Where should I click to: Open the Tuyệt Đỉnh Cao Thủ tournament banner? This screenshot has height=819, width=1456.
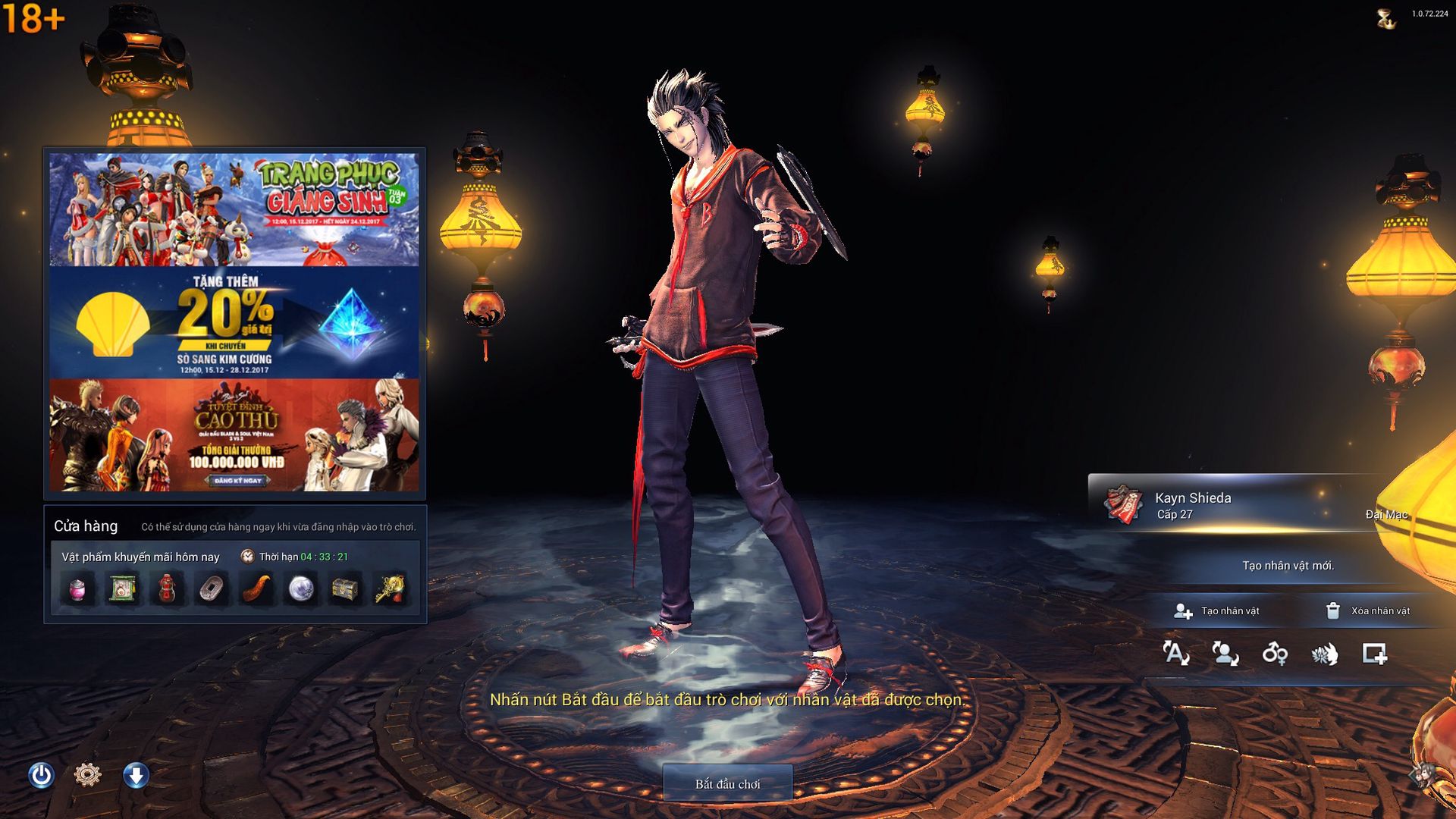point(234,435)
